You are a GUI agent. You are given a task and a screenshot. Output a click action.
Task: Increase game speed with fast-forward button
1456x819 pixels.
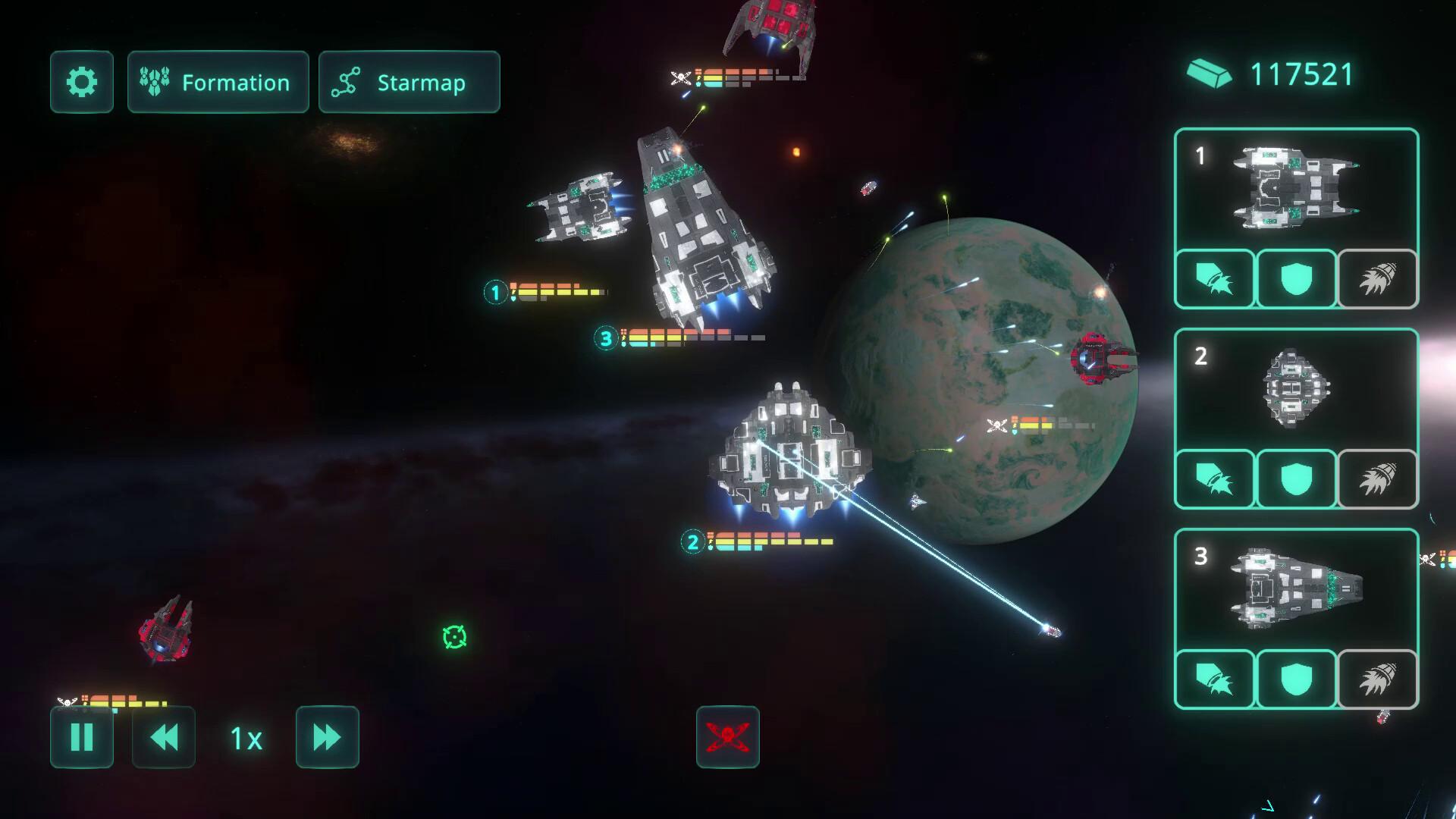327,739
